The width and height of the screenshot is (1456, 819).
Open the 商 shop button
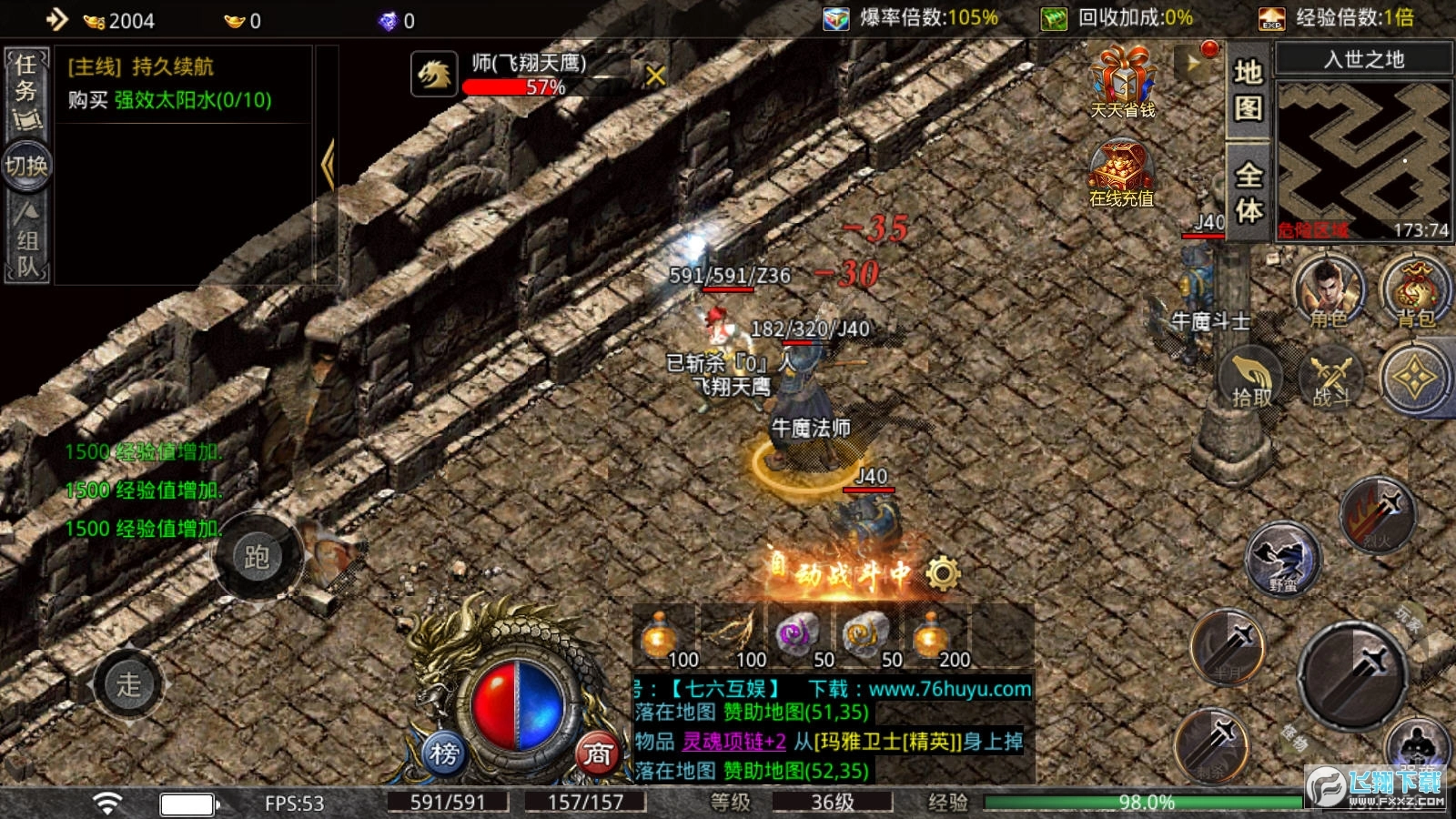[597, 753]
